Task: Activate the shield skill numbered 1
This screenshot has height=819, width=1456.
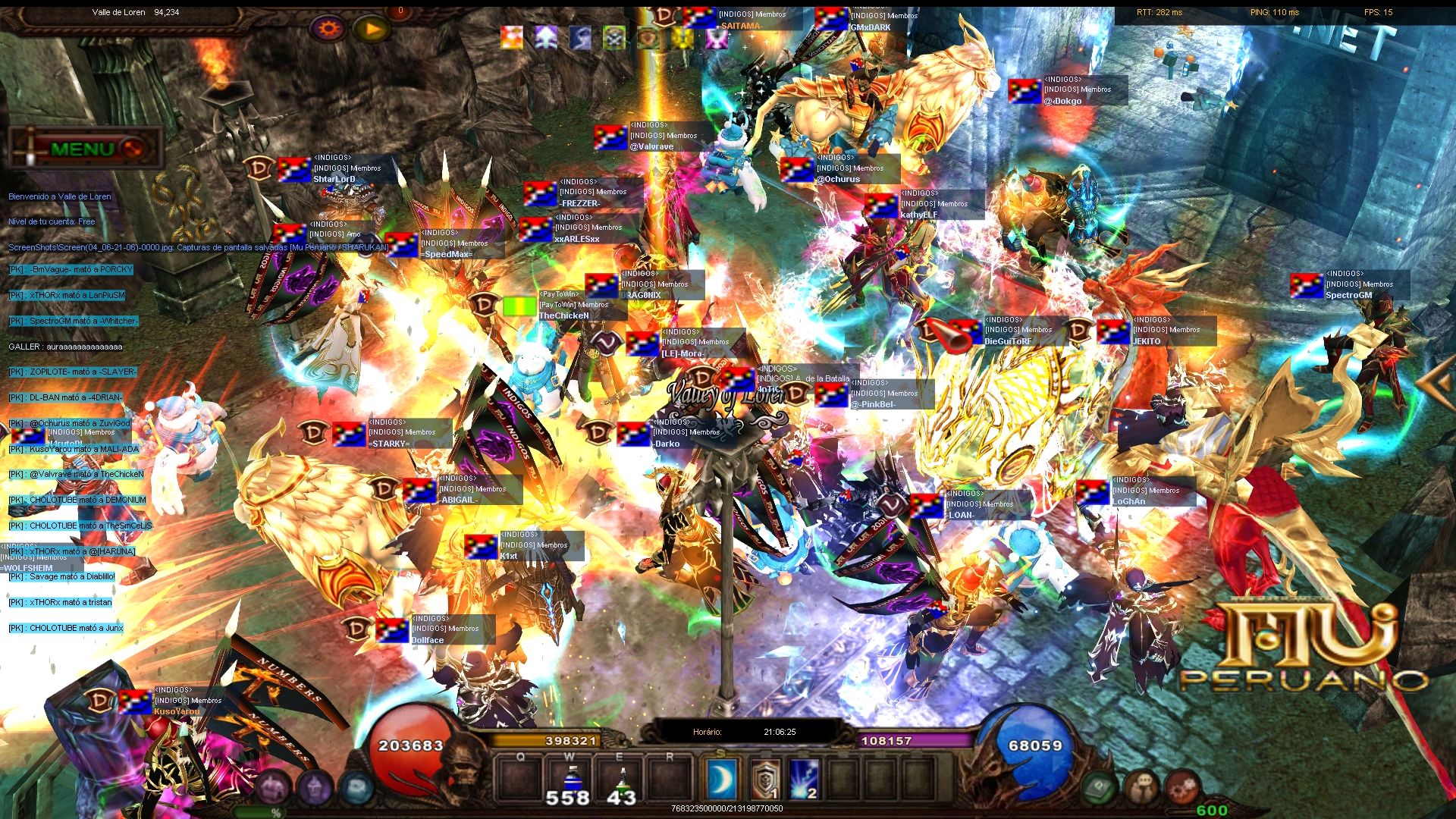Action: [x=765, y=780]
